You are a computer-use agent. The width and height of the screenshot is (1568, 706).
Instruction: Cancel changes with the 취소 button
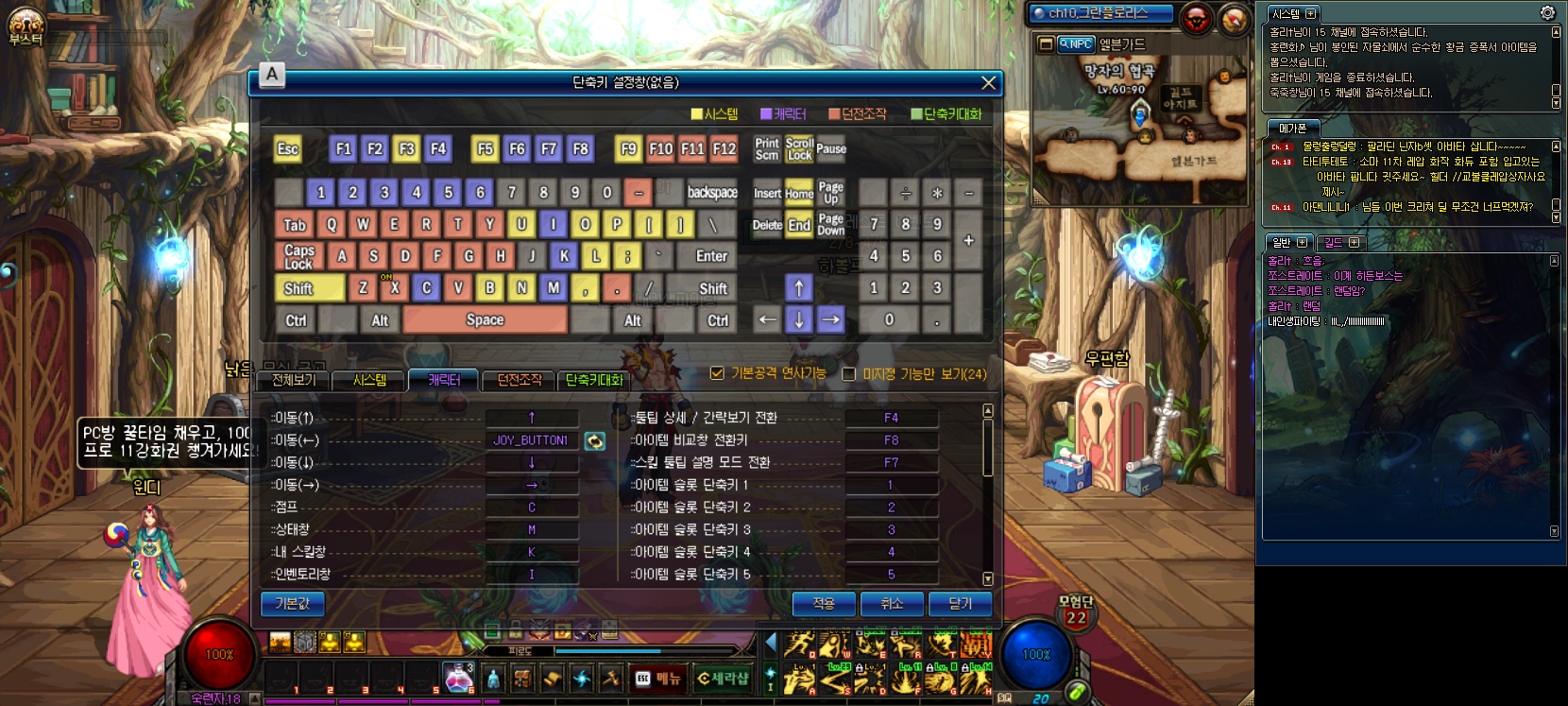coord(892,604)
